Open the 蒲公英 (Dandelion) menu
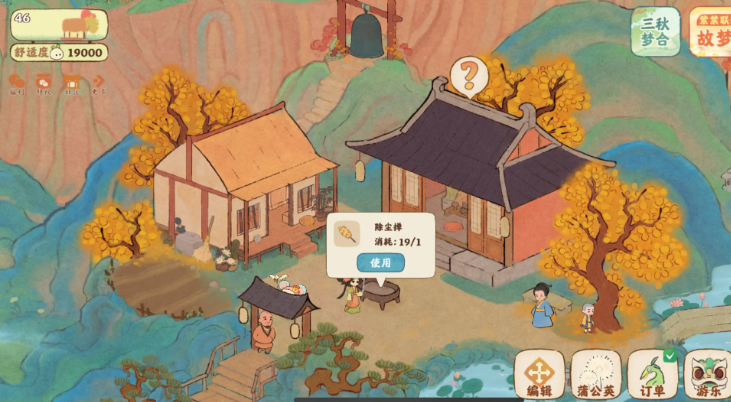Viewport: 731px width, 402px height. 596,375
